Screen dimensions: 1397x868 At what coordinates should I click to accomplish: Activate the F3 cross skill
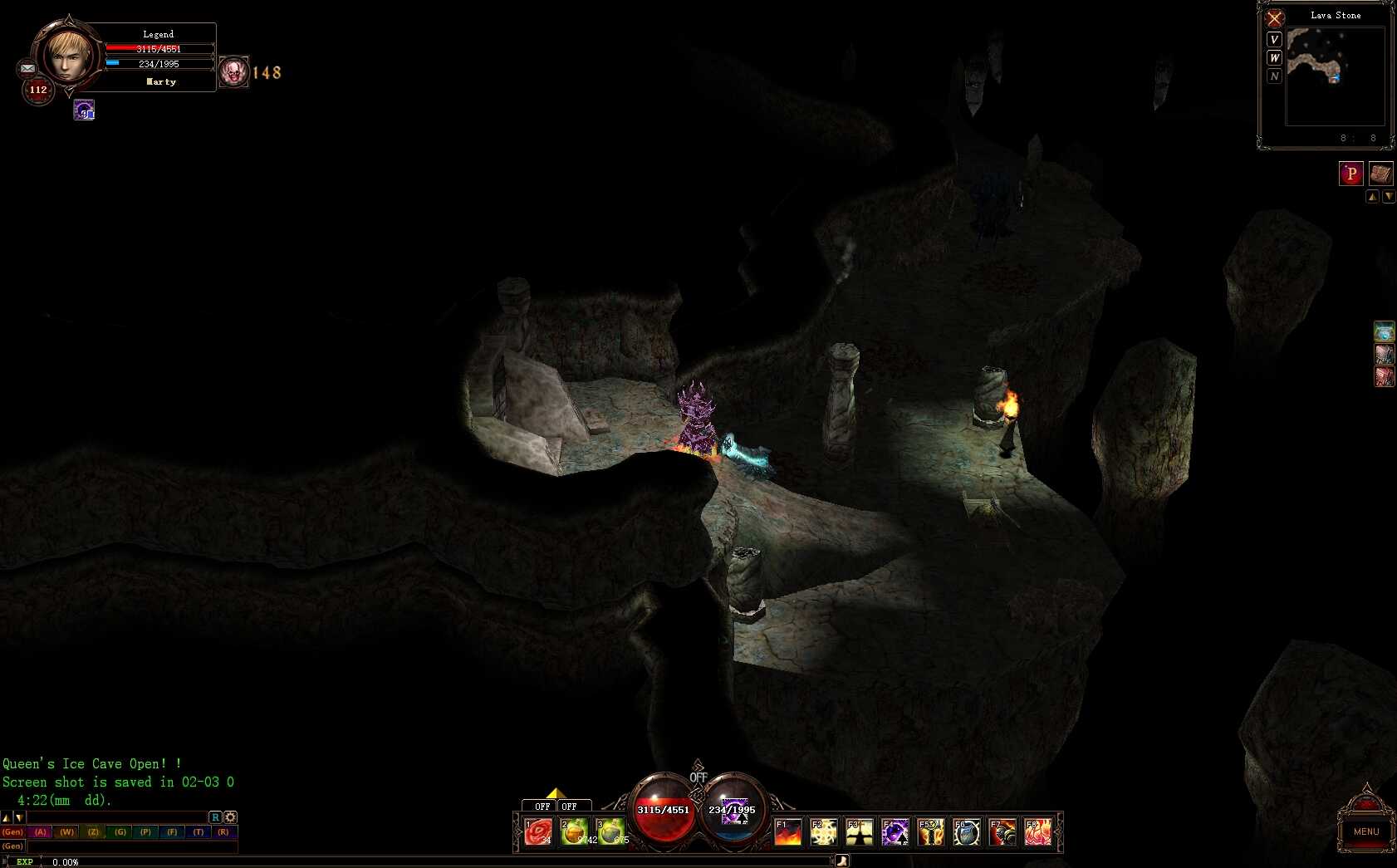click(859, 831)
